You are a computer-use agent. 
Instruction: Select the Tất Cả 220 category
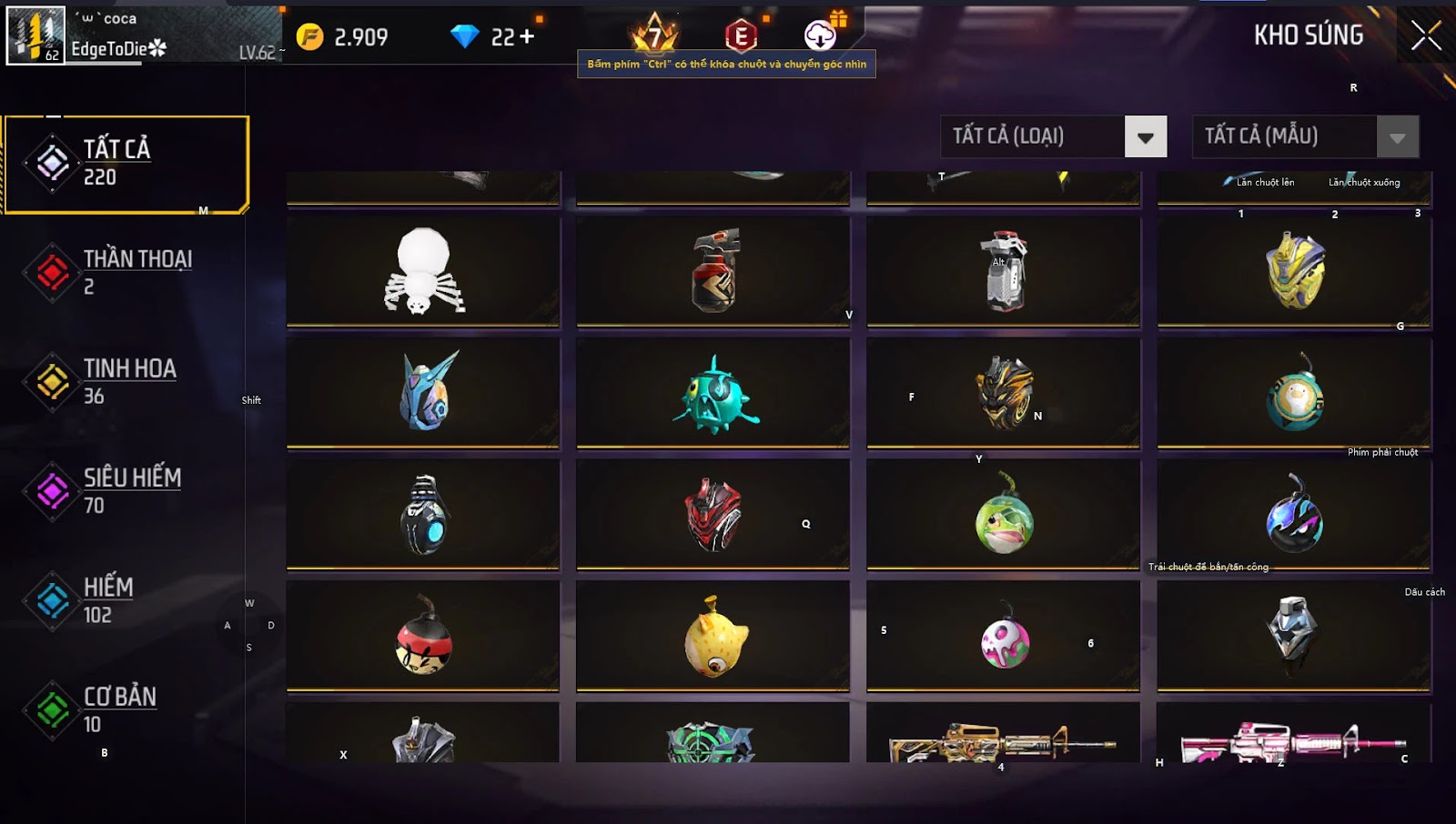click(126, 164)
